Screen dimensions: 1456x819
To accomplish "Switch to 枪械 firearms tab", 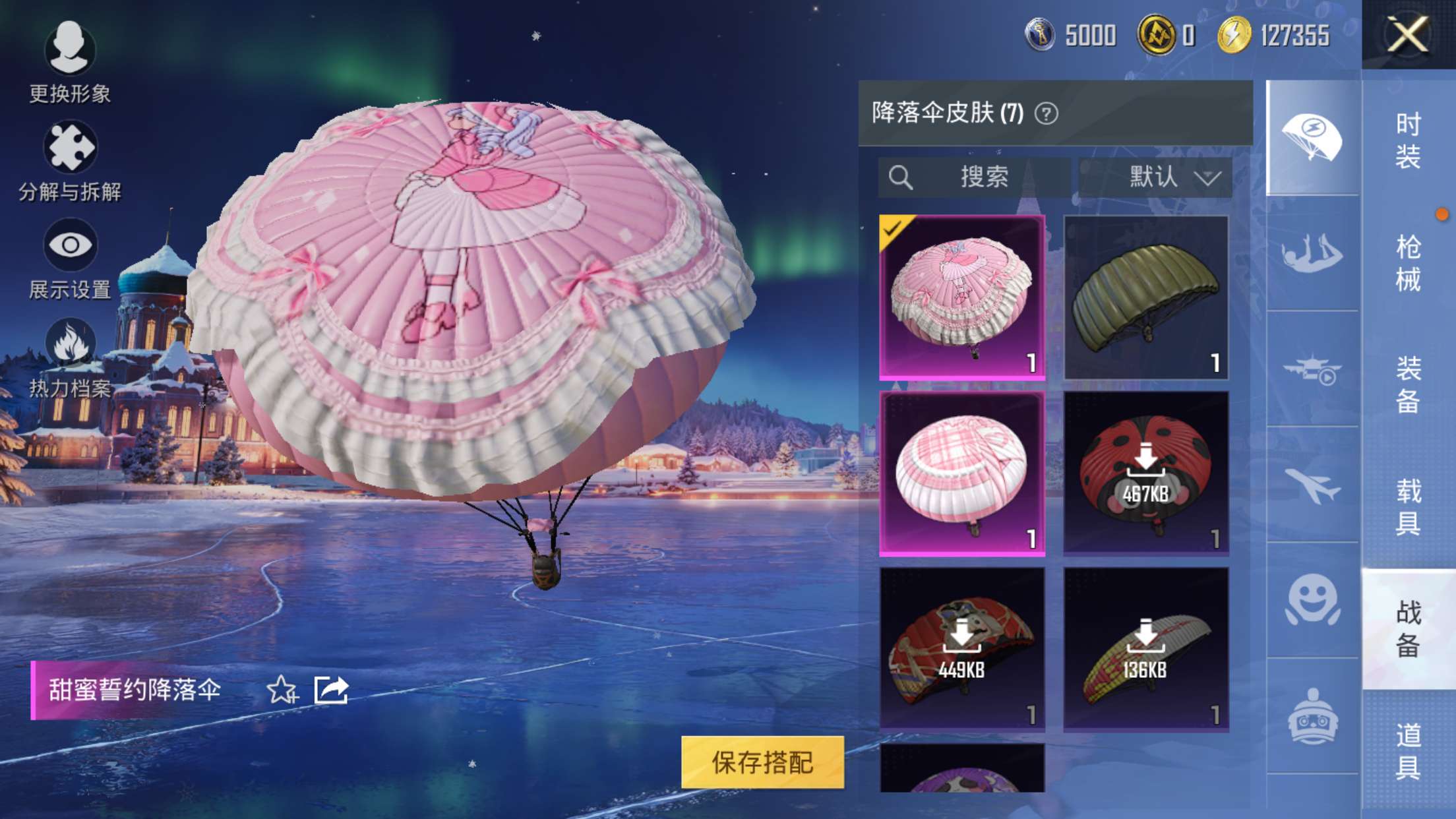I will (x=1408, y=262).
